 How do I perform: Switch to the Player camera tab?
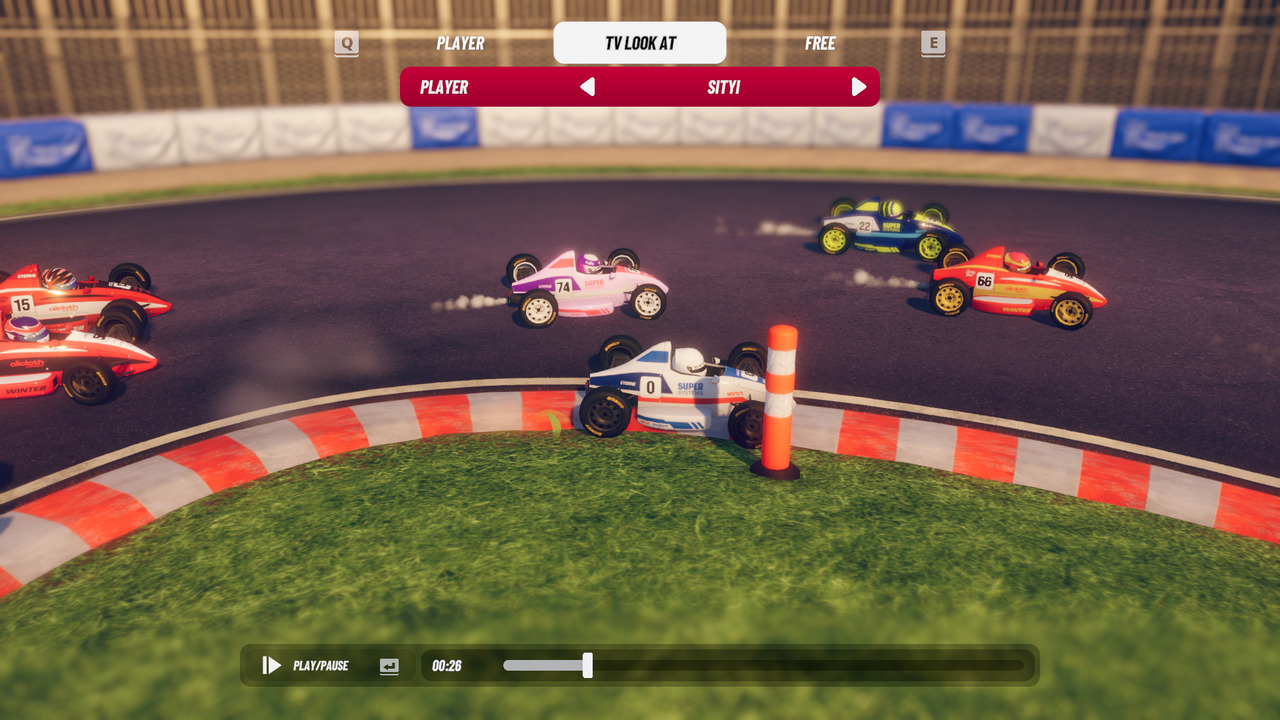pyautogui.click(x=460, y=43)
